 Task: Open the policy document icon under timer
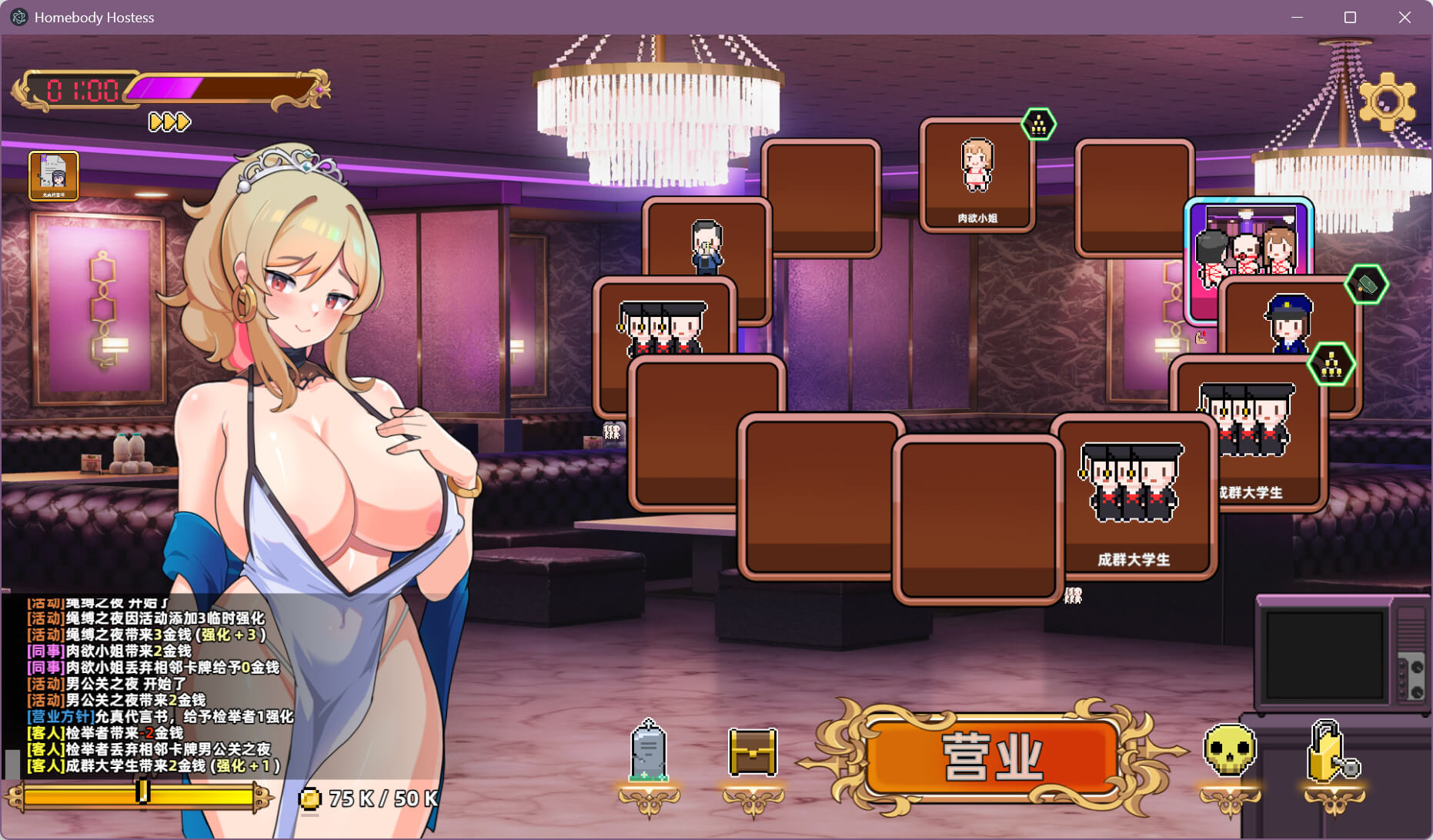coord(54,175)
